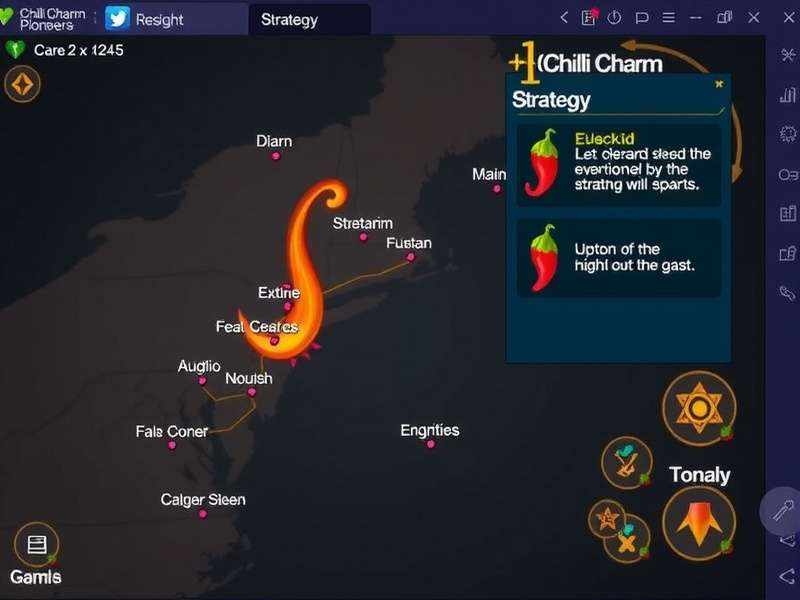Screen dimensions: 800x600
Task: Activate the six-pointed star ability
Action: pyautogui.click(x=699, y=408)
